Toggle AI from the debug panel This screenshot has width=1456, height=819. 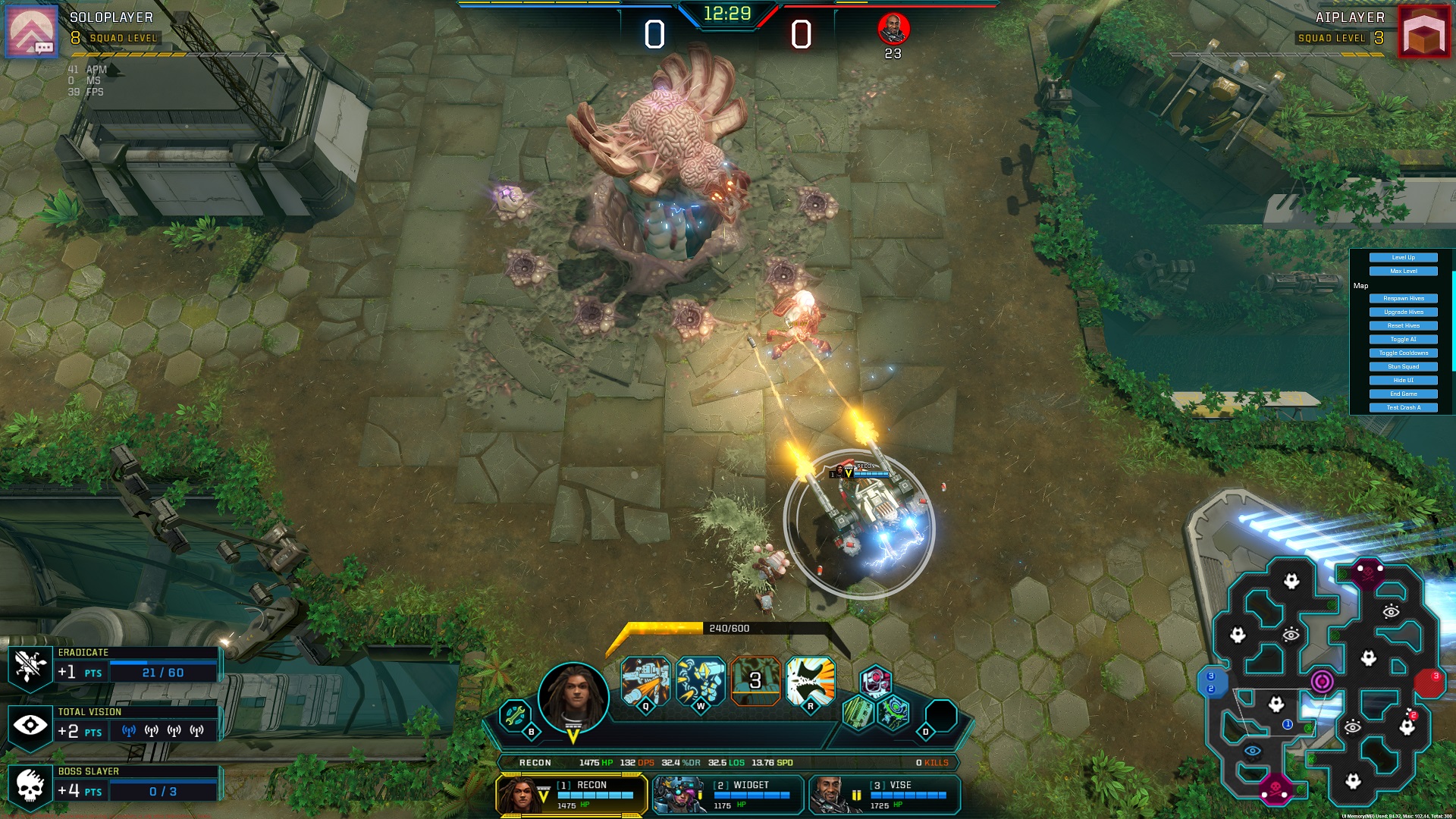[1403, 340]
